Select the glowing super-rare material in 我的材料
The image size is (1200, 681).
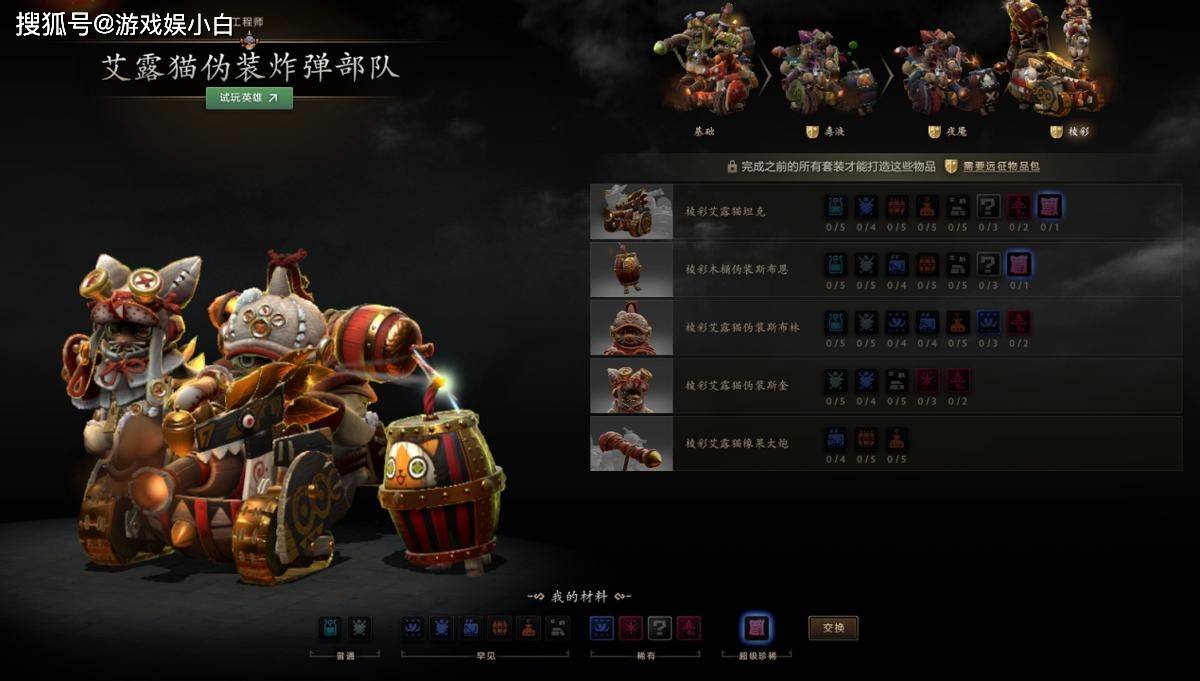click(756, 628)
